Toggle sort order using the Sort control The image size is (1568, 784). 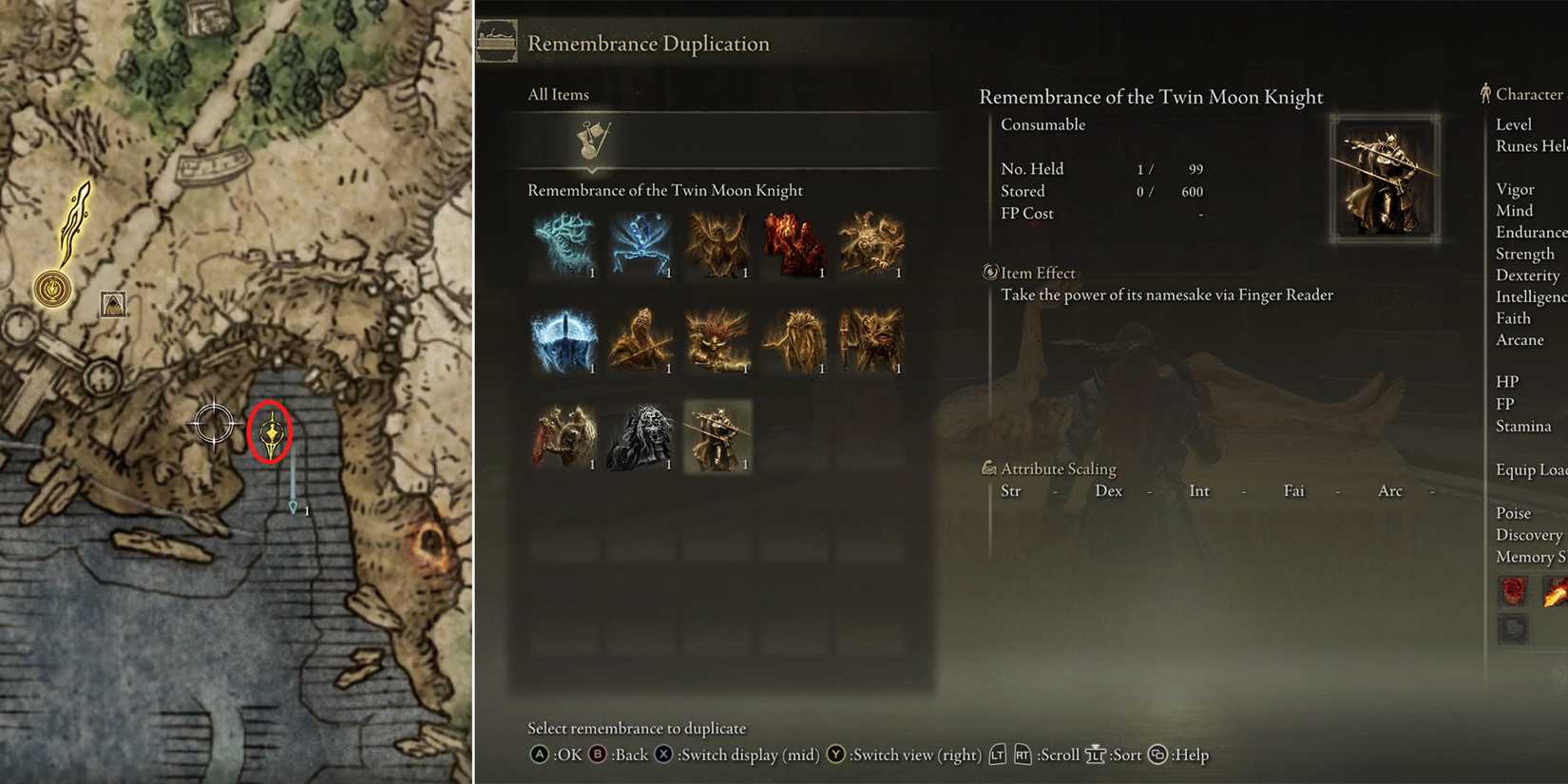point(1096,755)
